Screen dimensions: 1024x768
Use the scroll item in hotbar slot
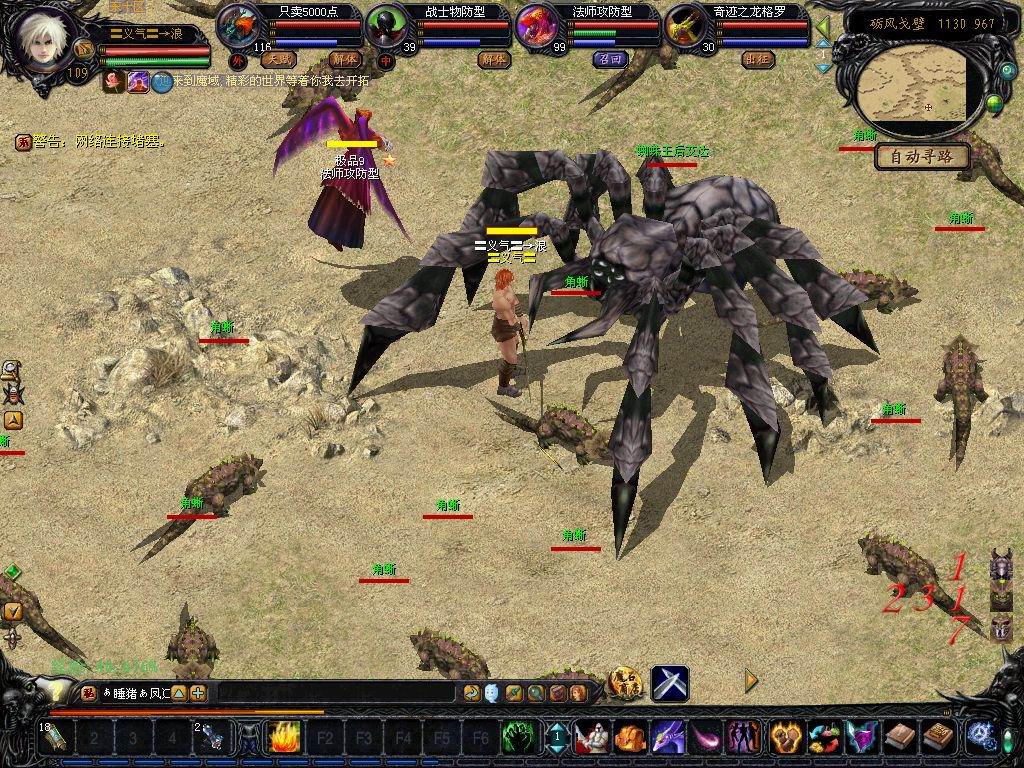(x=52, y=738)
